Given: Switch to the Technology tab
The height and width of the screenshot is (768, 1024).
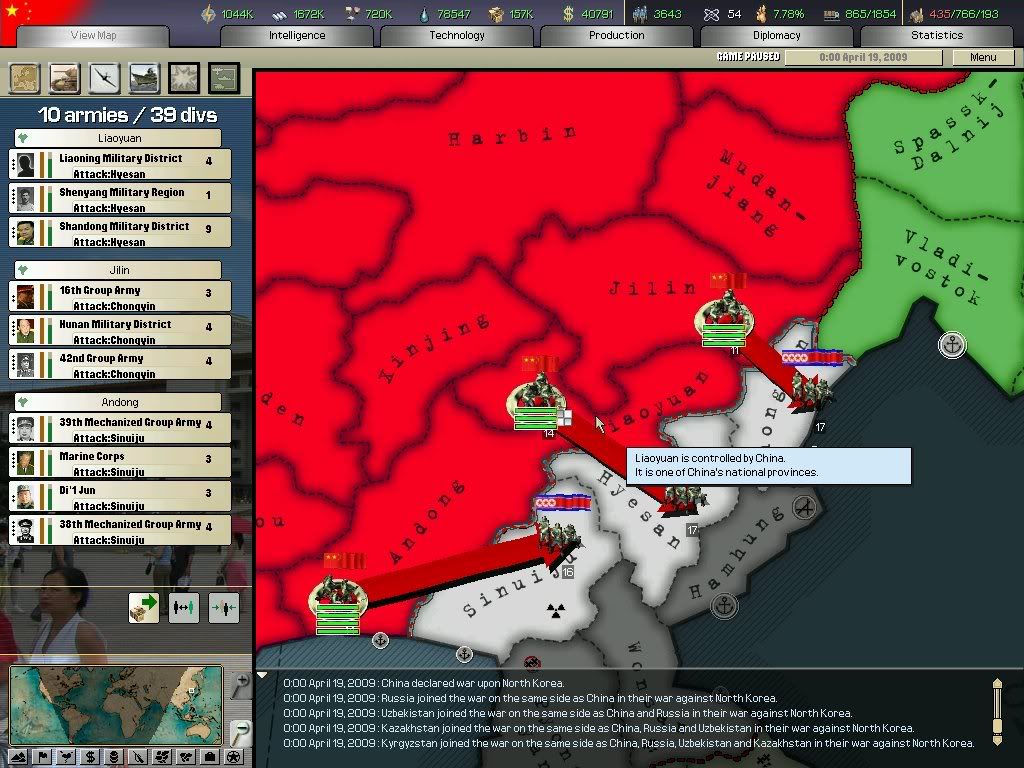Looking at the screenshot, I should click(457, 35).
